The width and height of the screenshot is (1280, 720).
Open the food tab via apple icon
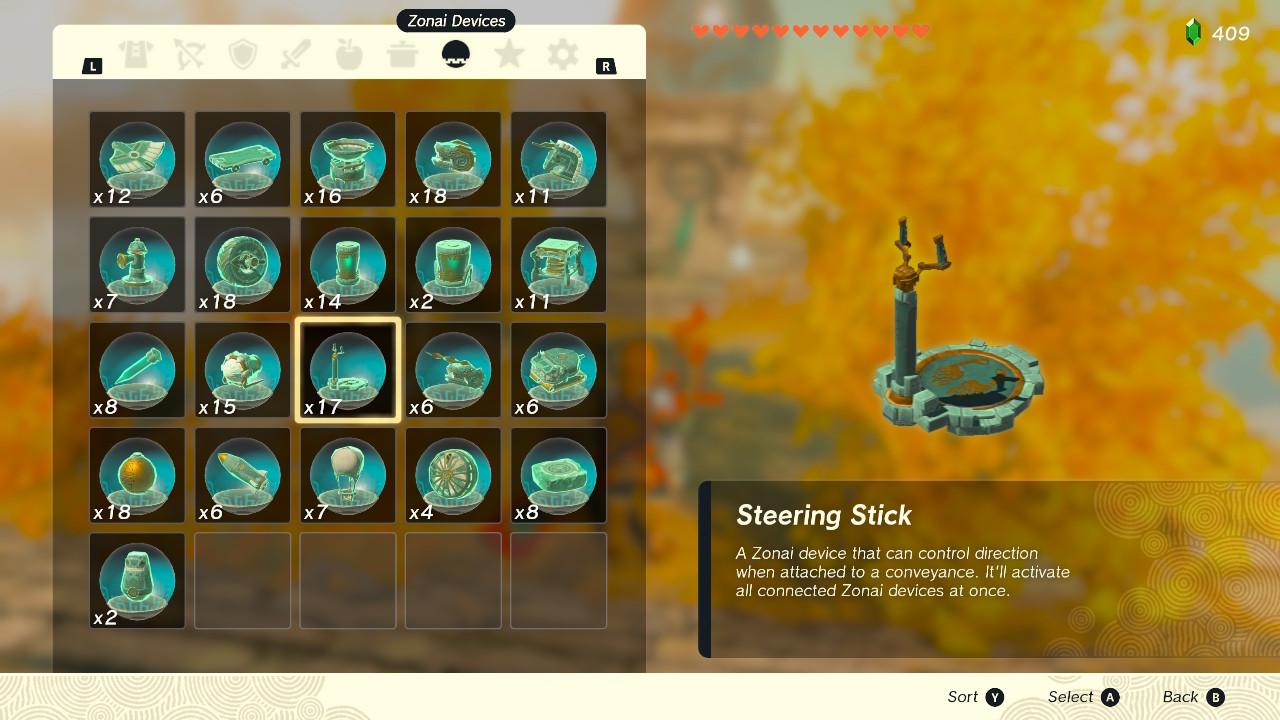click(x=348, y=55)
